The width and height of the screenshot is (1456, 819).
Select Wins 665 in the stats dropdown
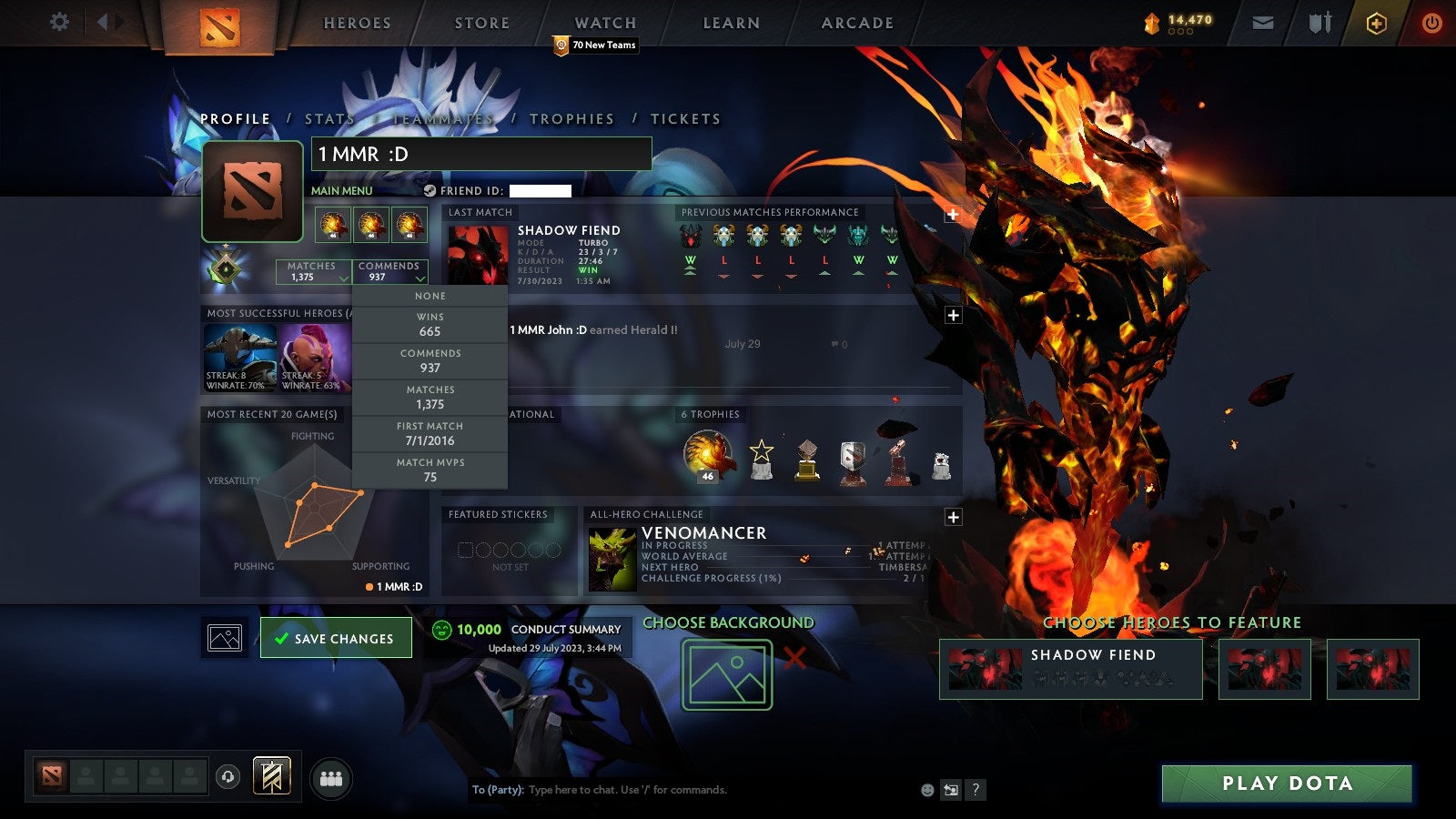click(430, 325)
